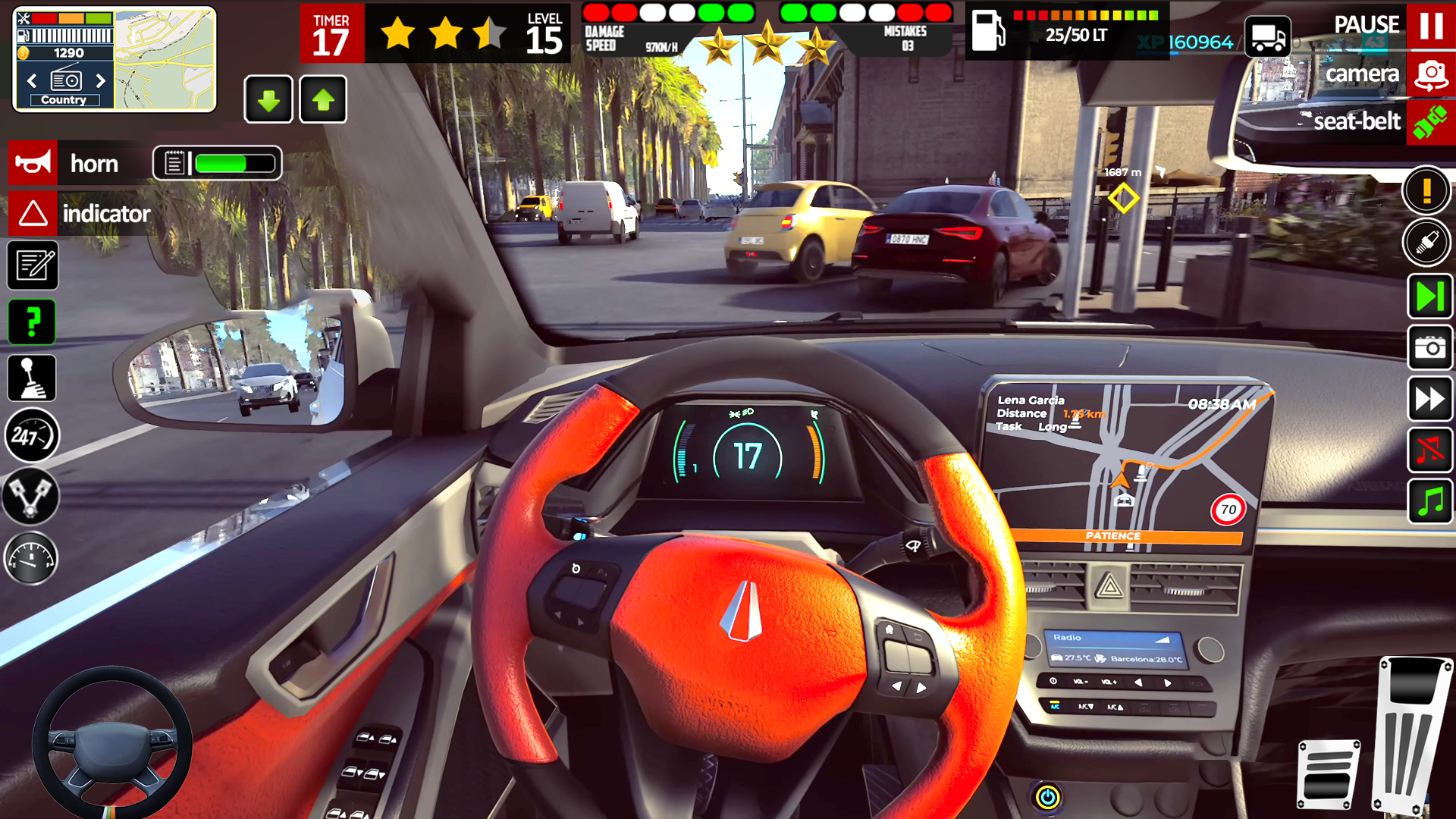
Task: Switch view with the camera button
Action: [x=1430, y=74]
